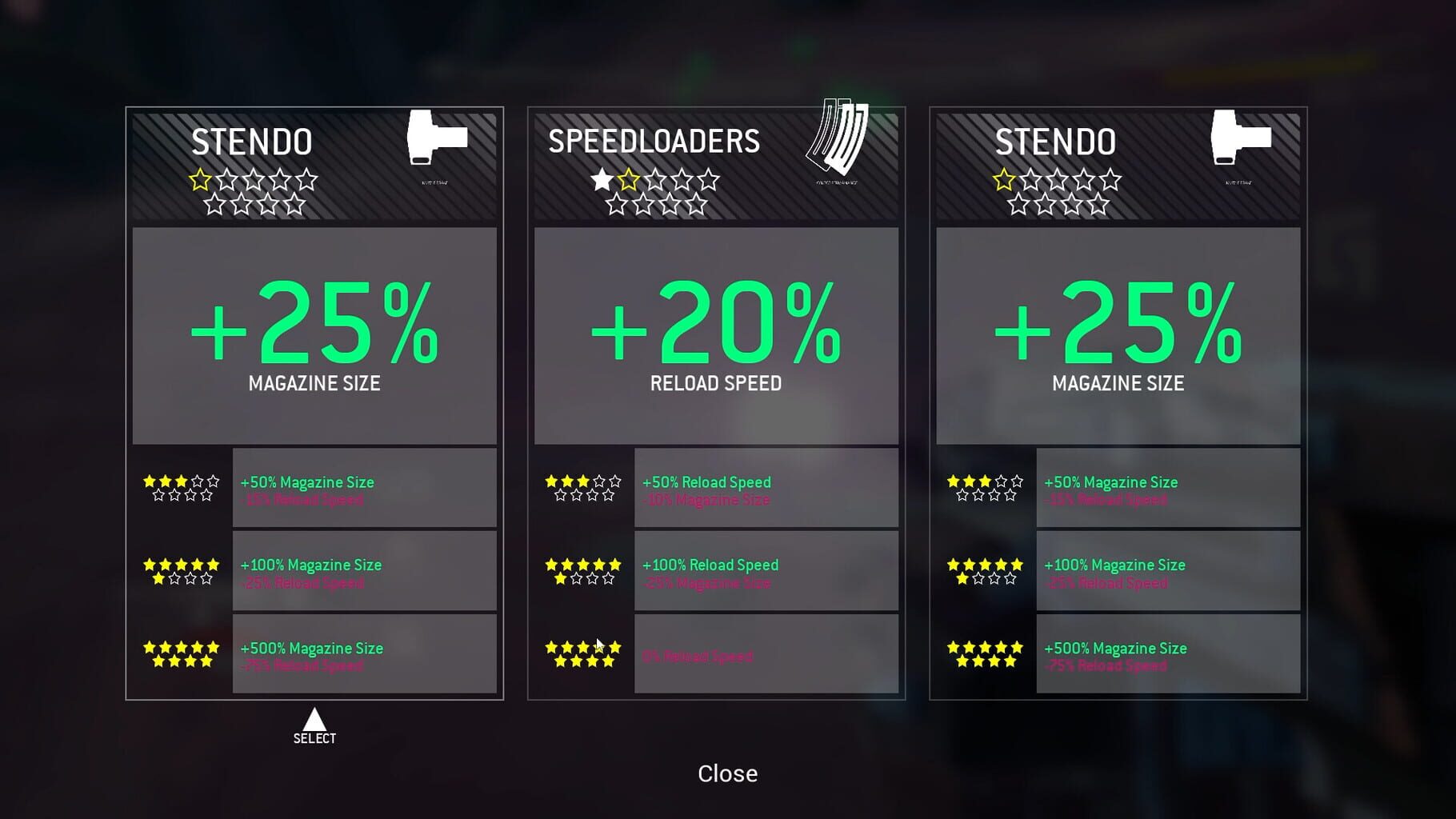Select the STENDO card header on the left
Viewport: 1456px width, 819px height.
coord(250,141)
